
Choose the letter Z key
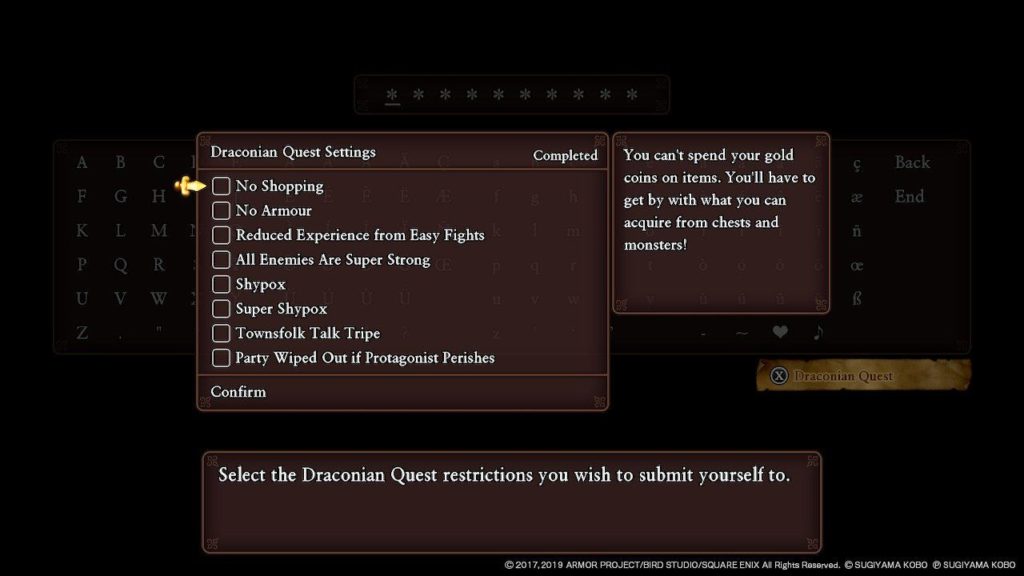click(x=82, y=333)
